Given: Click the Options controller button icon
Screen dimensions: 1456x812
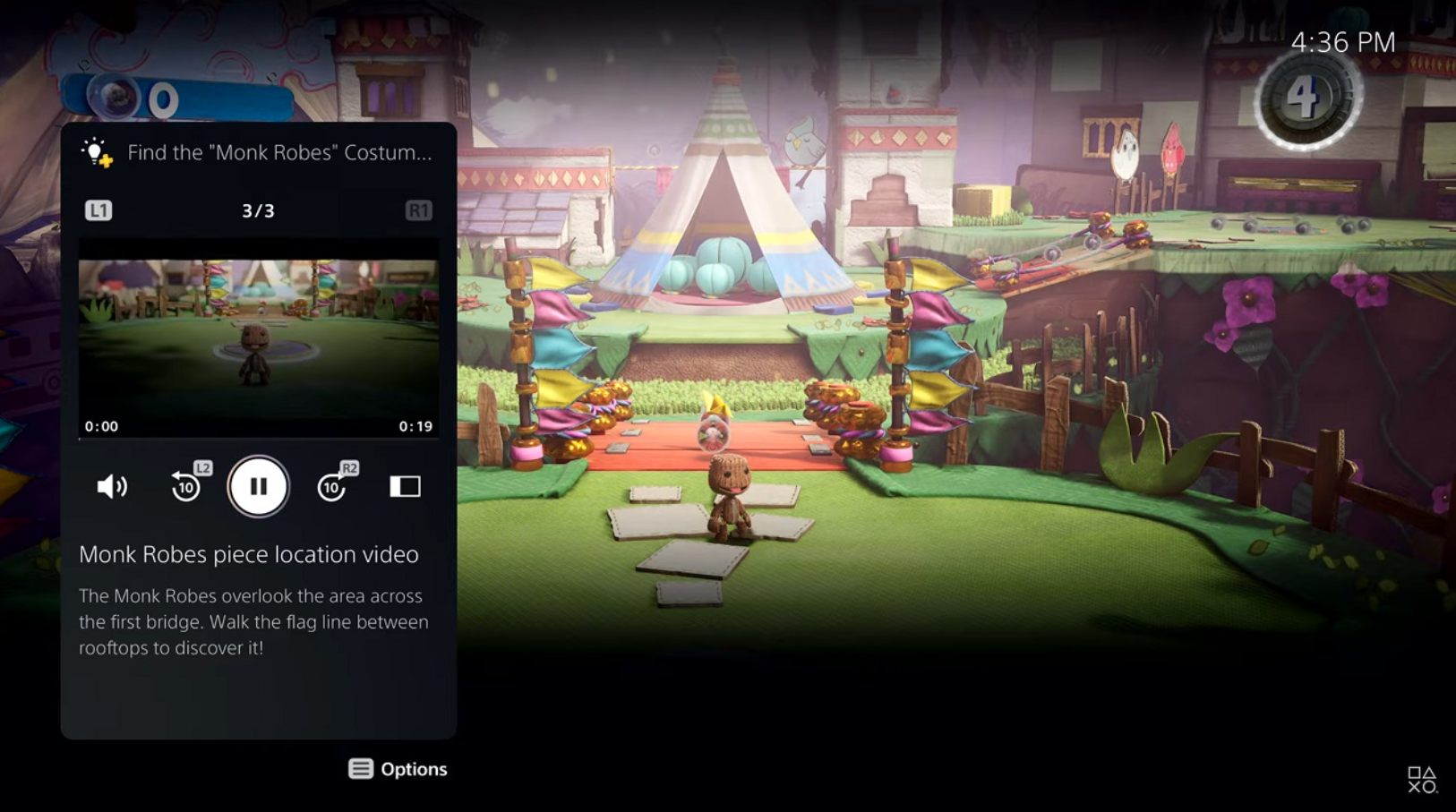Looking at the screenshot, I should (361, 768).
